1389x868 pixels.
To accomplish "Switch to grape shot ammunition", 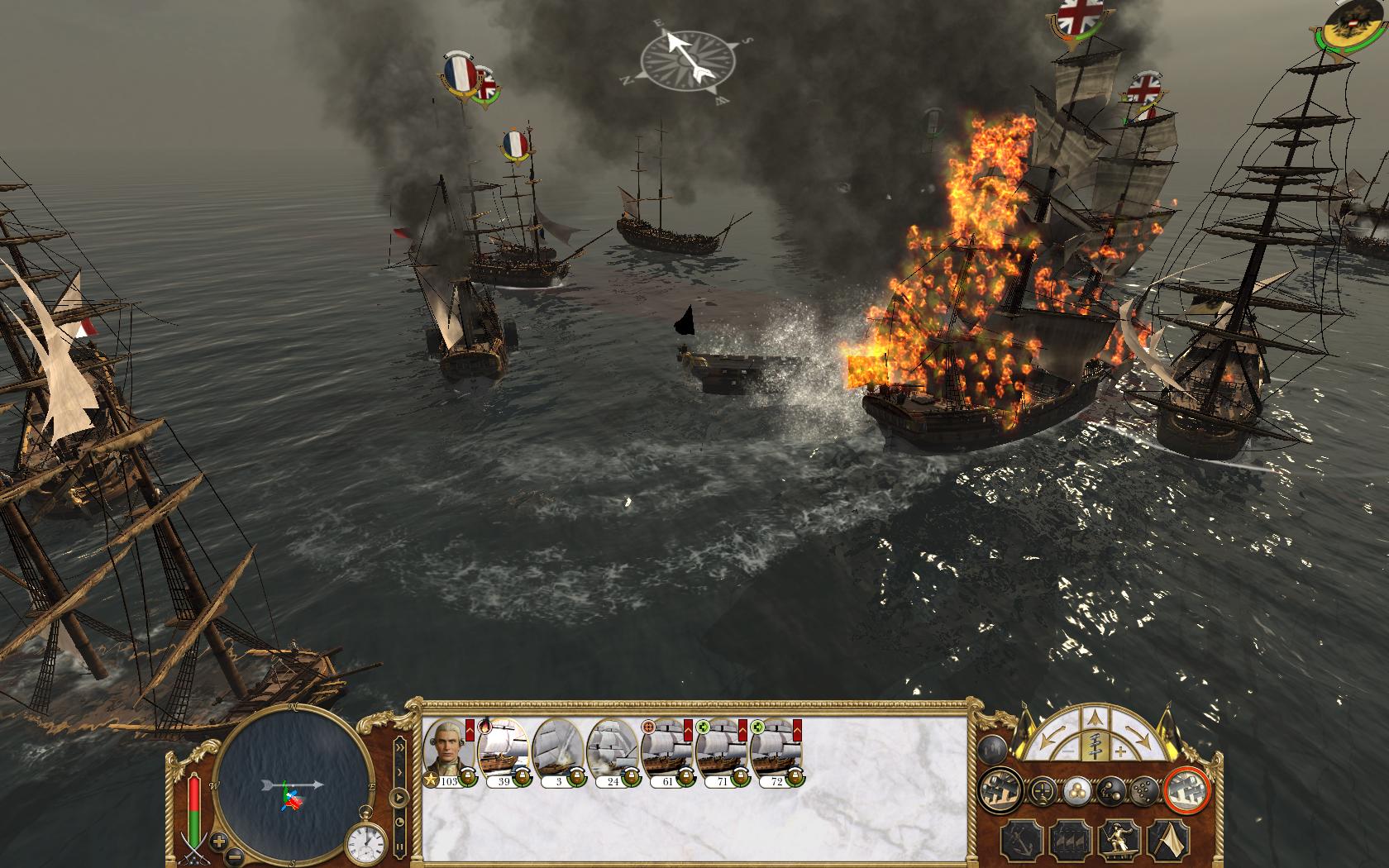I will pos(1143,791).
